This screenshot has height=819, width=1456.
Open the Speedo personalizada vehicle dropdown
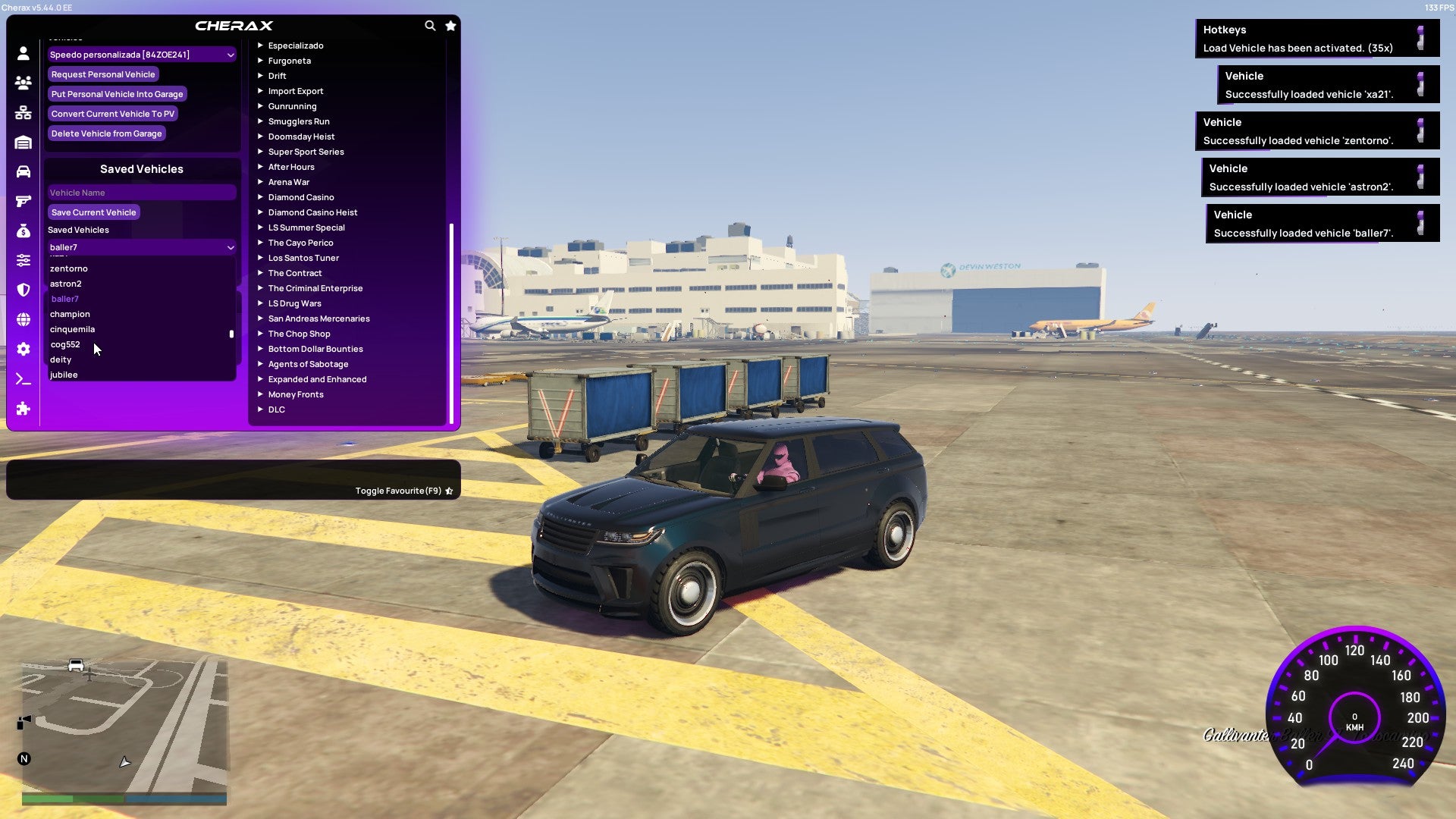coord(141,55)
